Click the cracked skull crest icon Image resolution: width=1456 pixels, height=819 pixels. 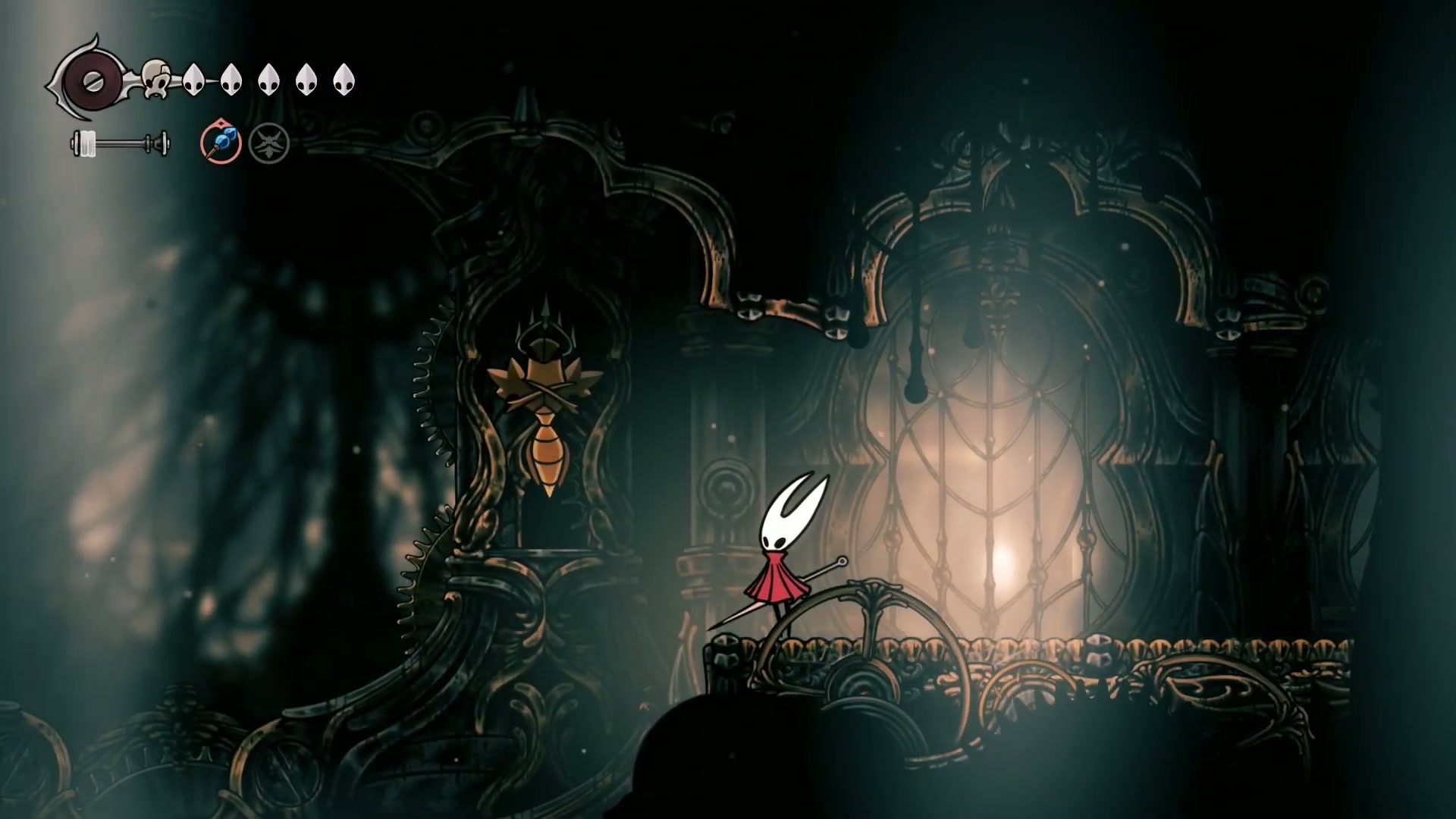(x=155, y=78)
